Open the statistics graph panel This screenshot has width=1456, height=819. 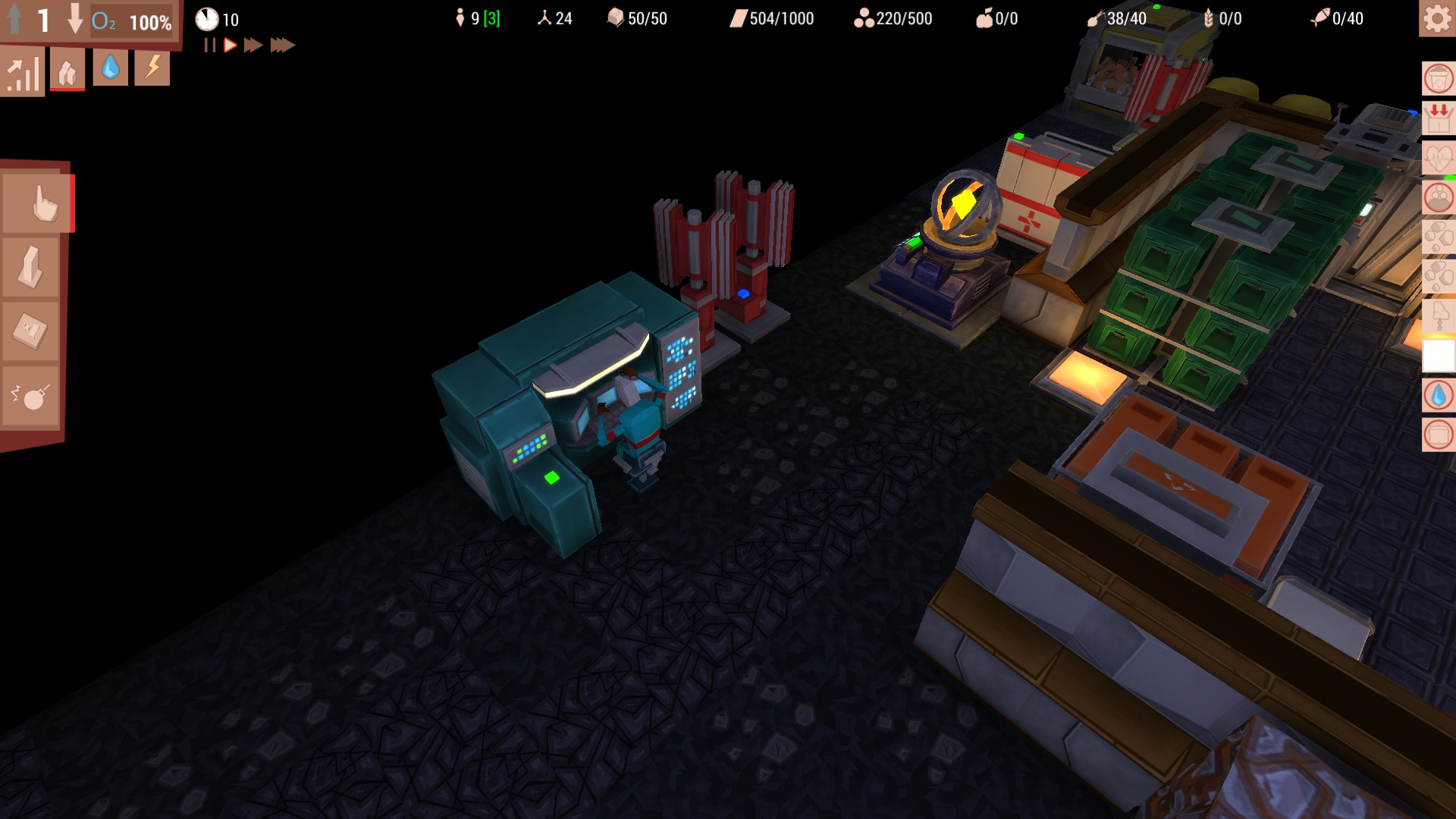point(23,71)
